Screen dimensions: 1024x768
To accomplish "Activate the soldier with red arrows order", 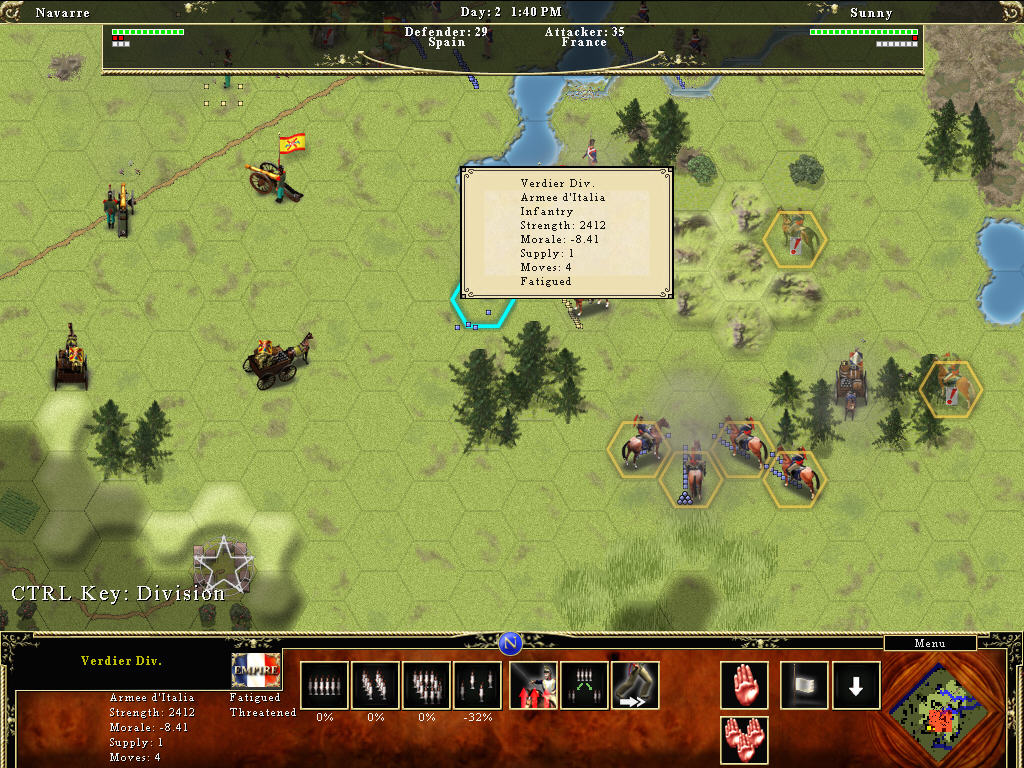I will (x=534, y=685).
